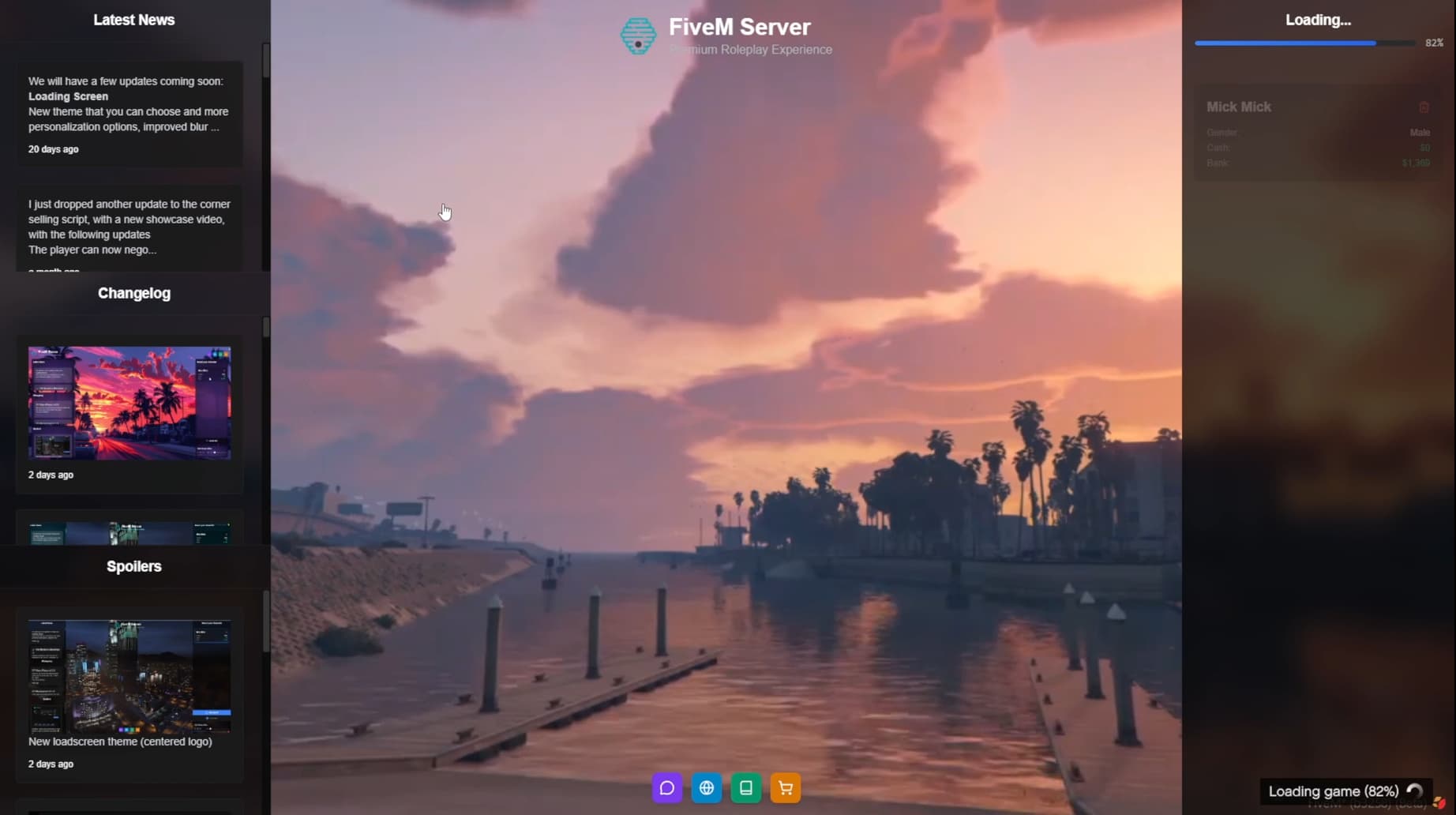
Task: Open the city skyline spoiler thumbnail
Action: [x=129, y=675]
